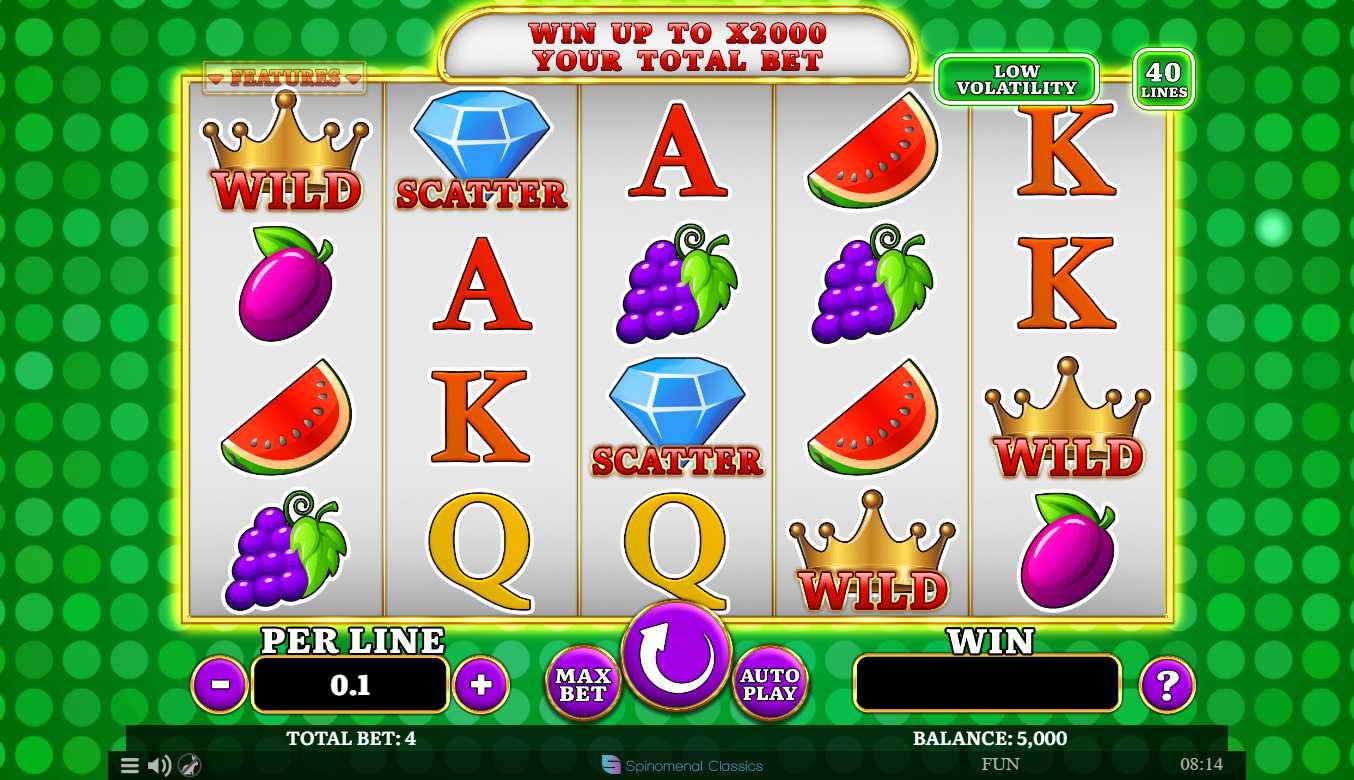Toggle the sound speaker icon
The width and height of the screenshot is (1354, 780).
159,766
